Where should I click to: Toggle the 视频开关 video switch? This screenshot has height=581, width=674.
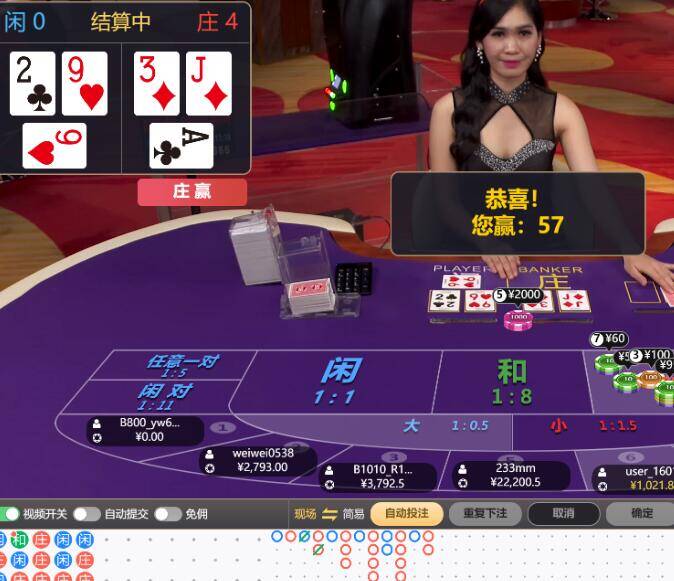pos(12,514)
